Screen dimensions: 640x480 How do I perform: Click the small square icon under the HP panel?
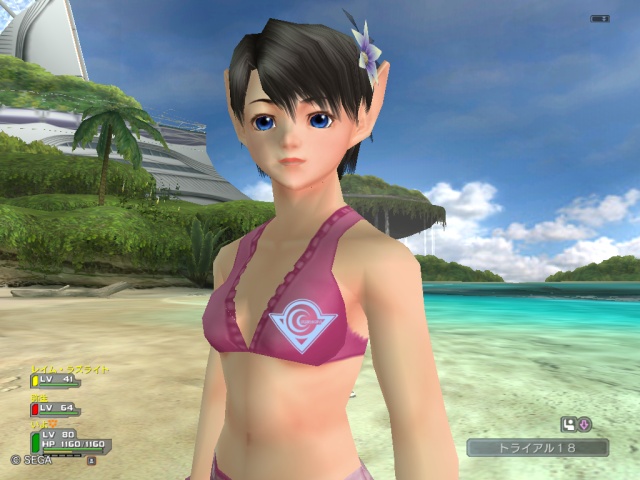91,461
